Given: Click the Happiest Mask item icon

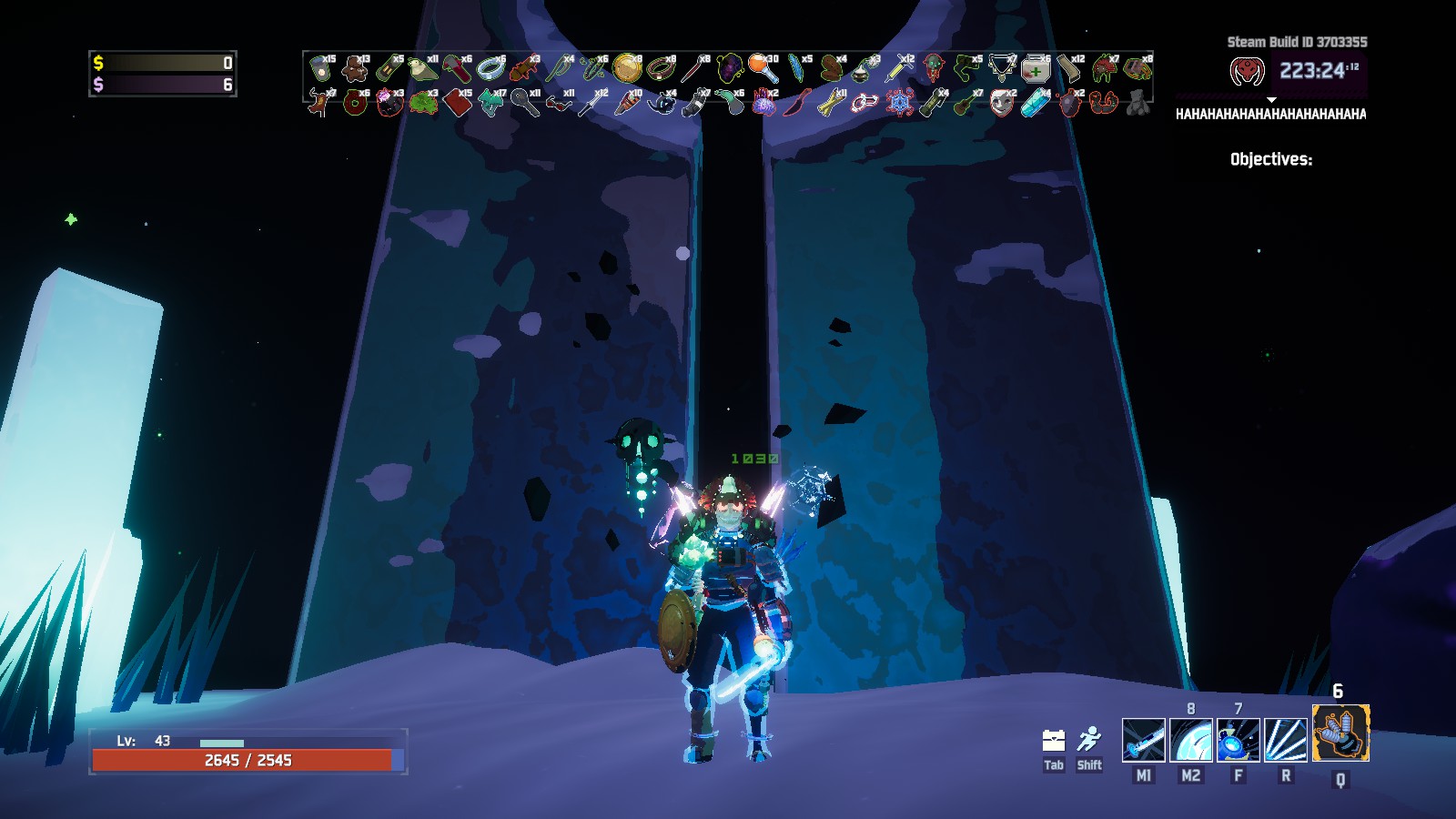Looking at the screenshot, I should pyautogui.click(x=1001, y=103).
